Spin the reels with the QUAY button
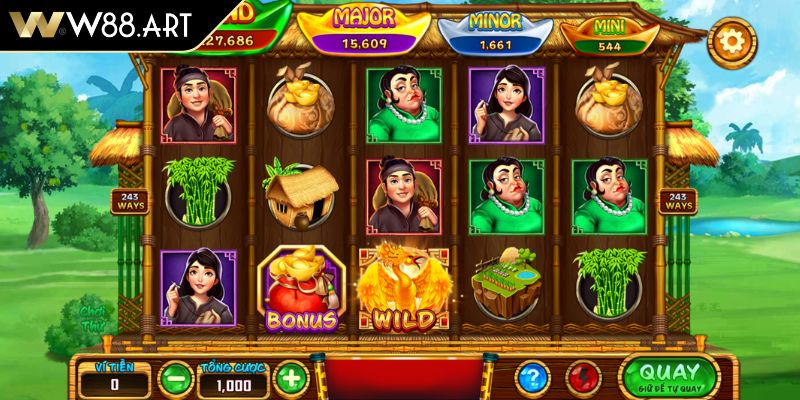This screenshot has height=400, width=800. pos(667,376)
